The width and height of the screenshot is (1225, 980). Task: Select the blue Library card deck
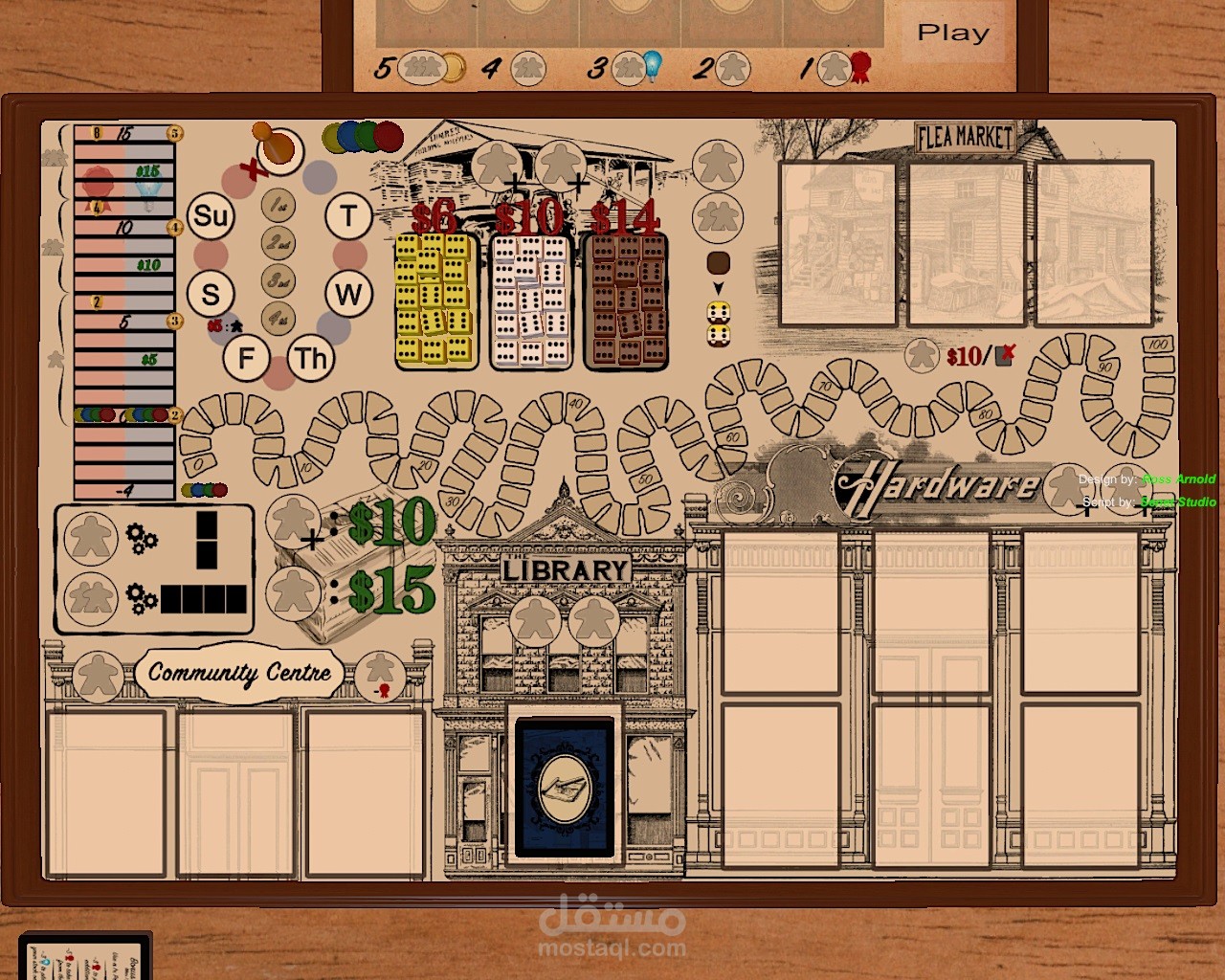[x=565, y=787]
